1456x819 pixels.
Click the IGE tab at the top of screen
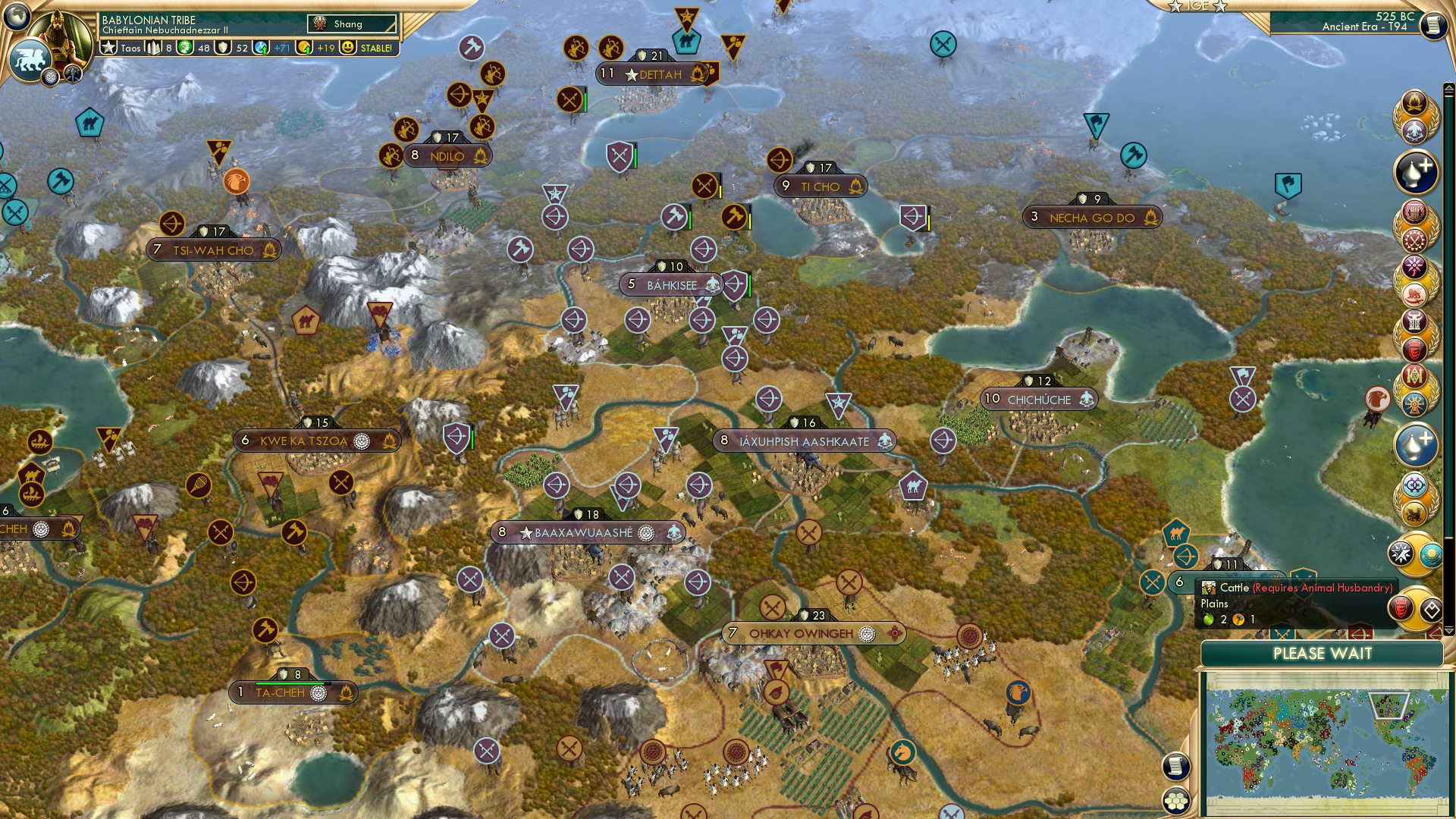click(x=1198, y=6)
